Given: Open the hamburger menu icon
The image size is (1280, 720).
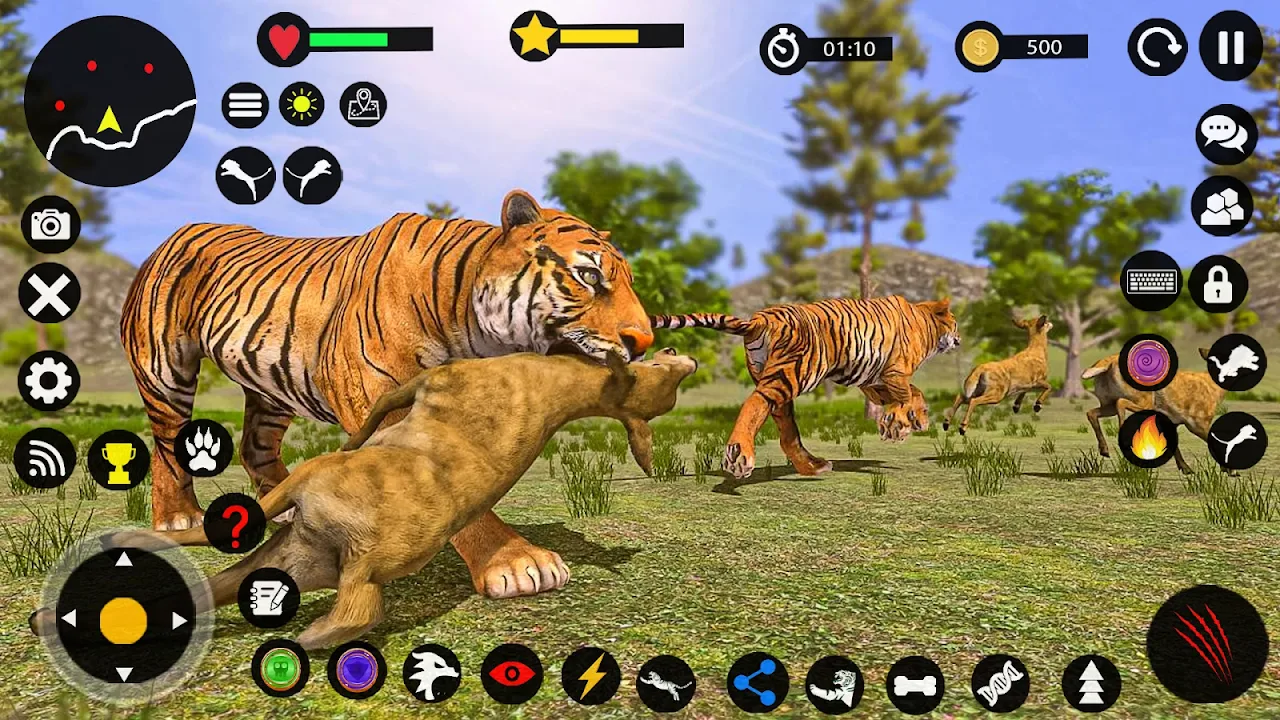Looking at the screenshot, I should [x=245, y=104].
